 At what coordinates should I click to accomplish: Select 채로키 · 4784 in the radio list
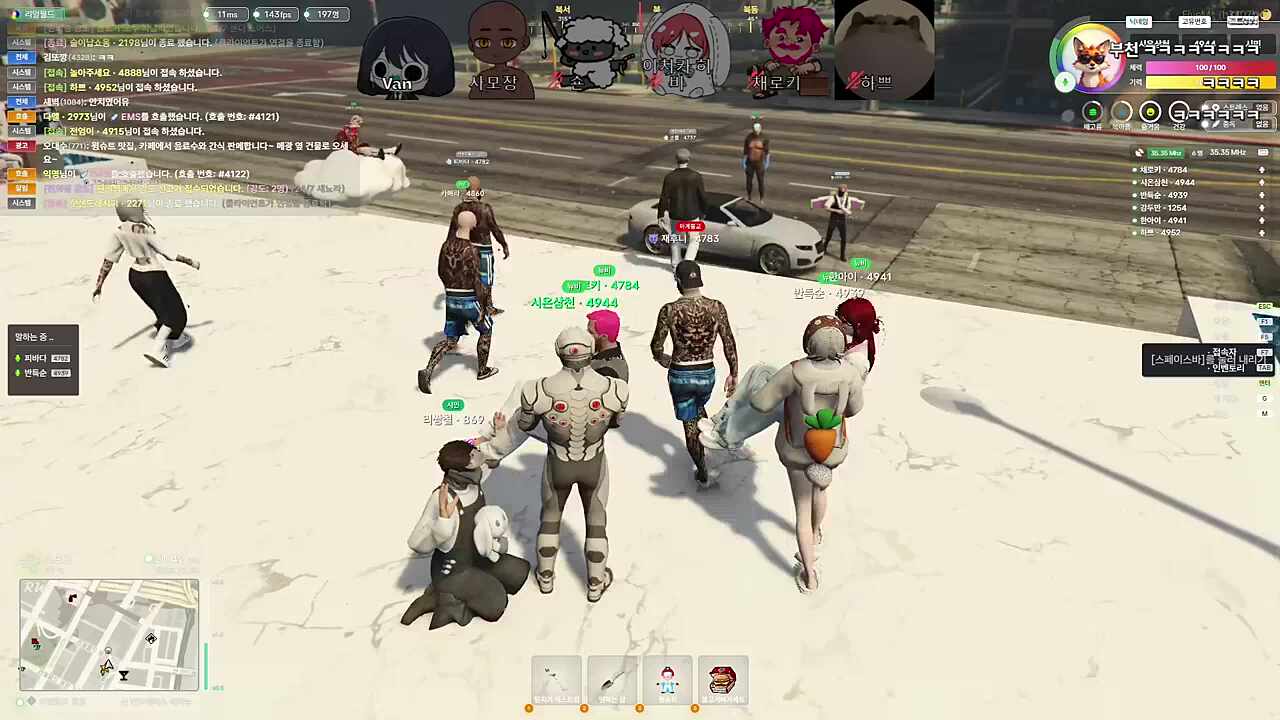[x=1163, y=170]
